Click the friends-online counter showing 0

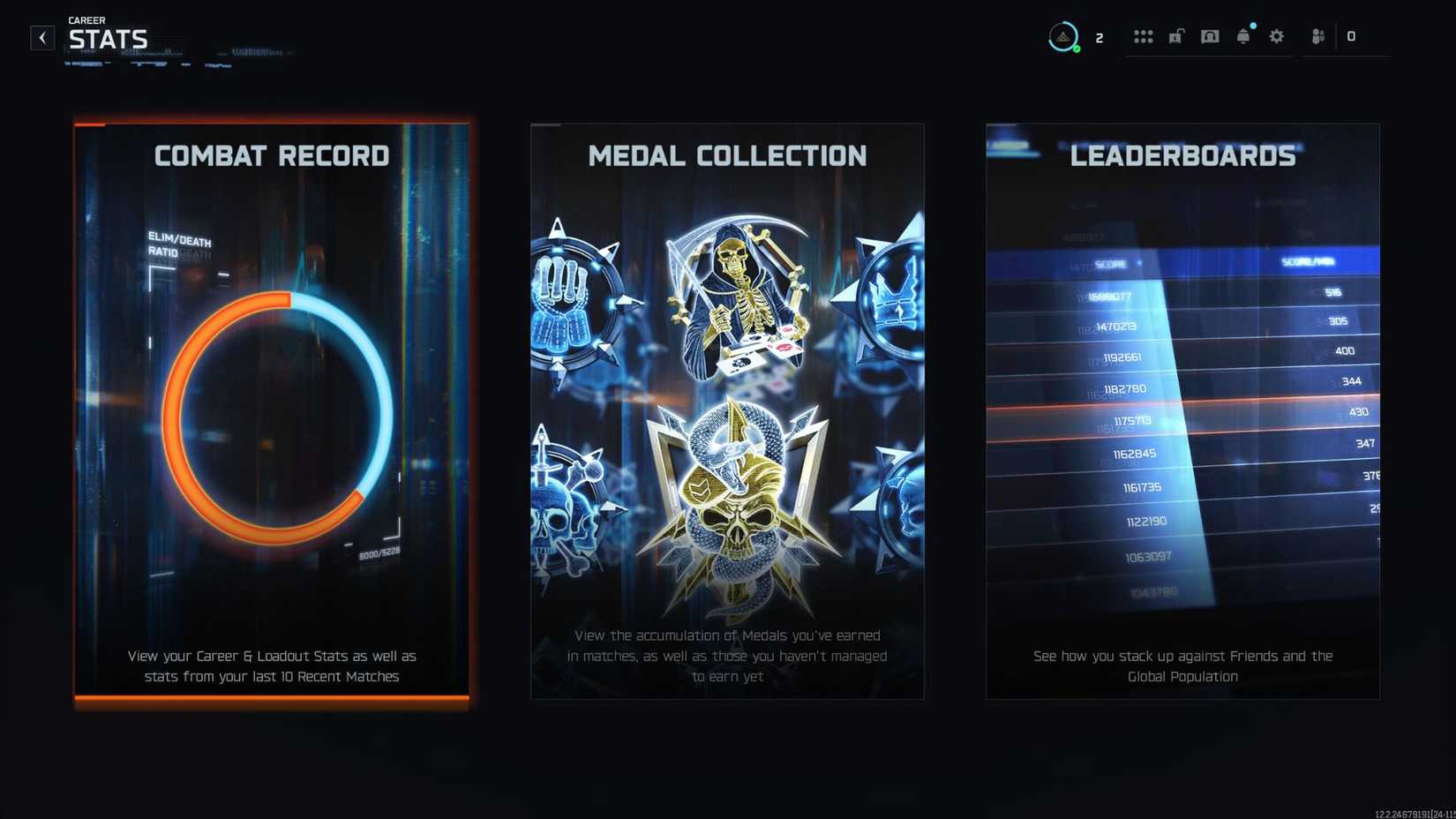1350,36
